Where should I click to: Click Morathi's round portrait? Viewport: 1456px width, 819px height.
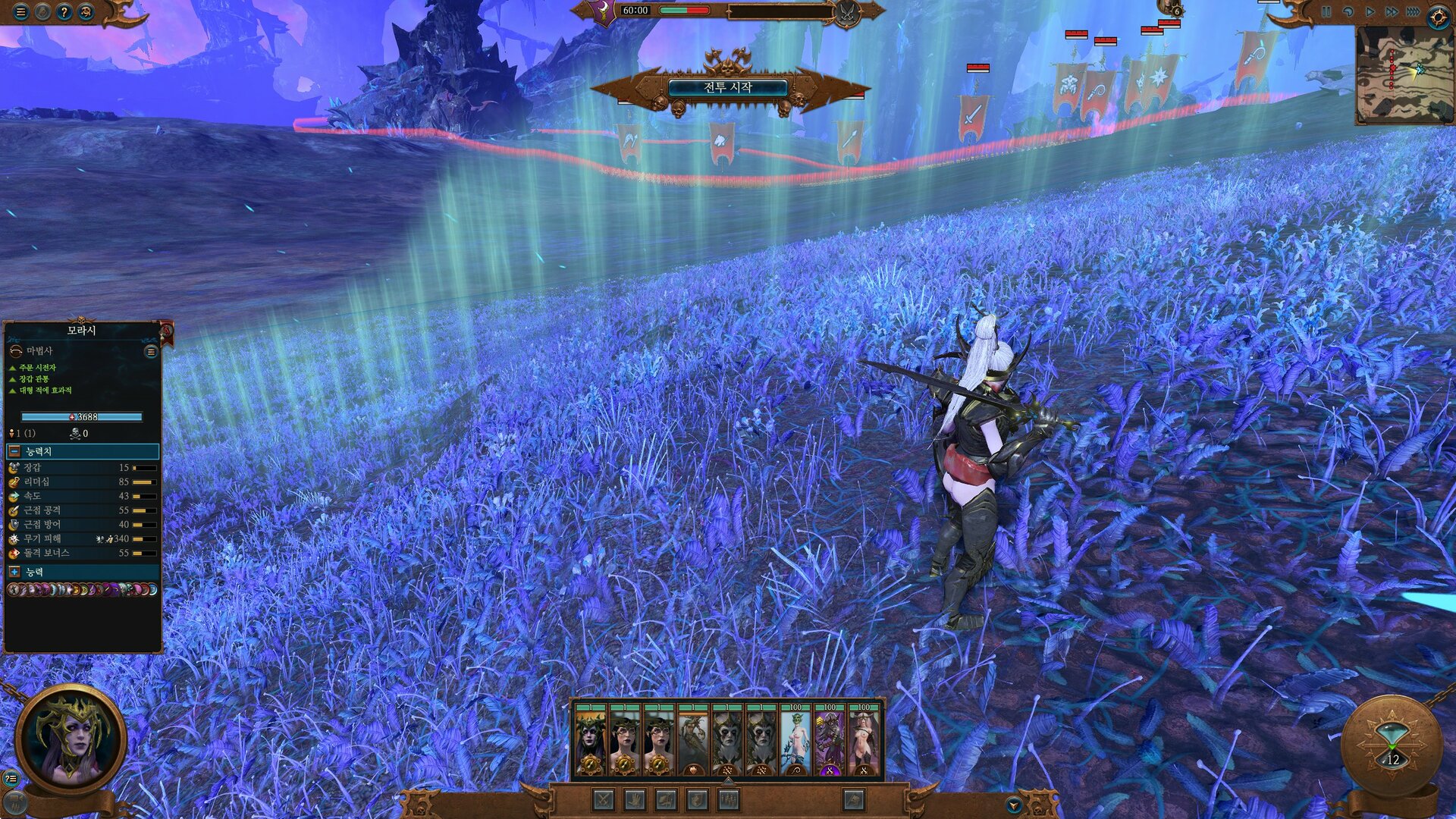[x=71, y=741]
